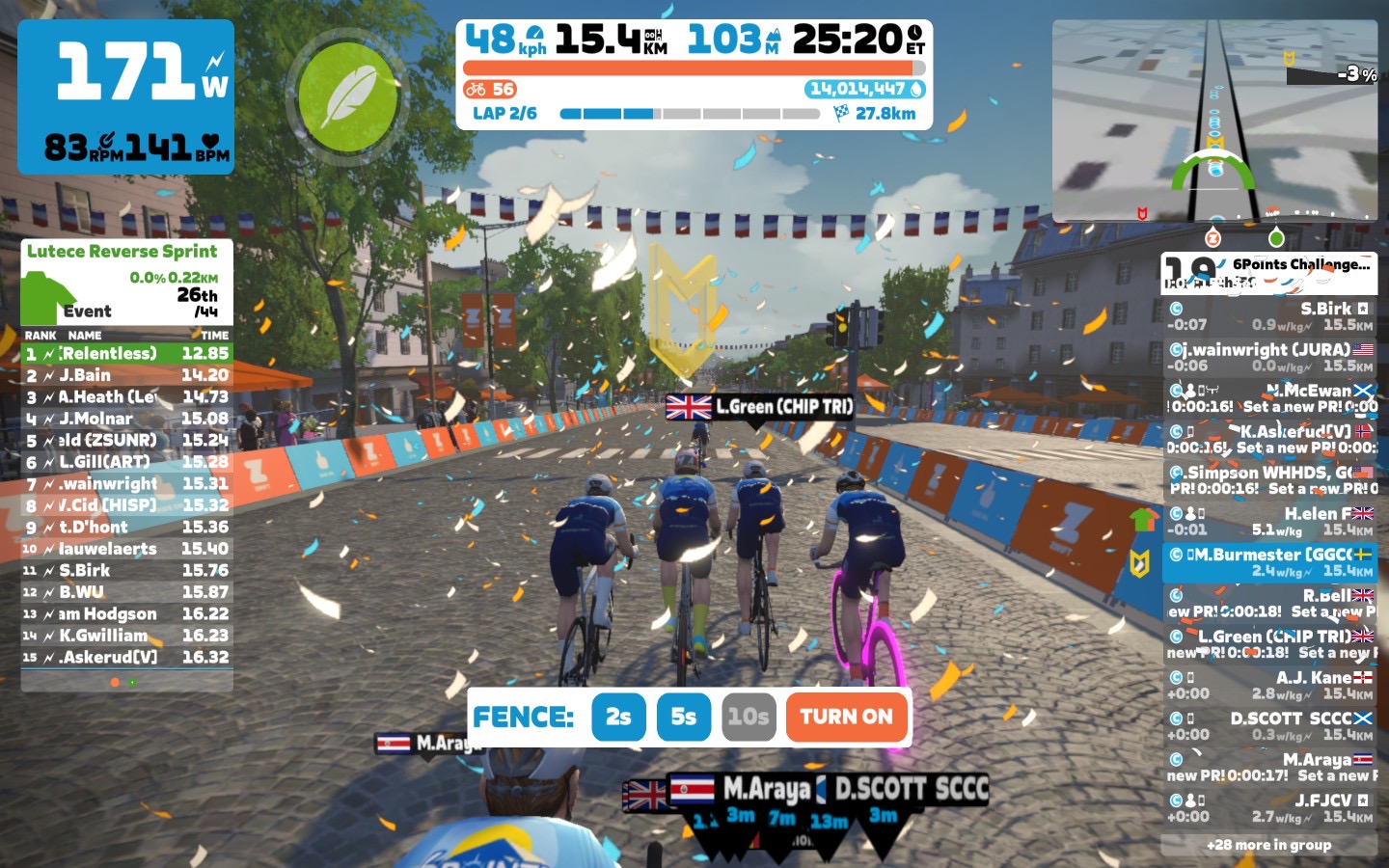
Task: Select the 2s fence option
Action: pos(618,717)
